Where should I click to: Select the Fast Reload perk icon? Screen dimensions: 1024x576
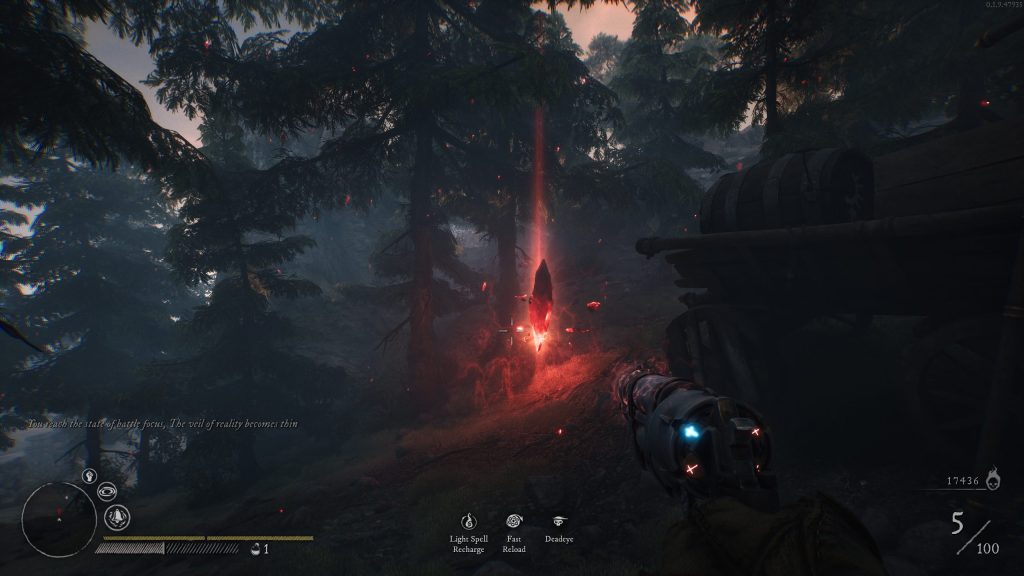tap(514, 521)
